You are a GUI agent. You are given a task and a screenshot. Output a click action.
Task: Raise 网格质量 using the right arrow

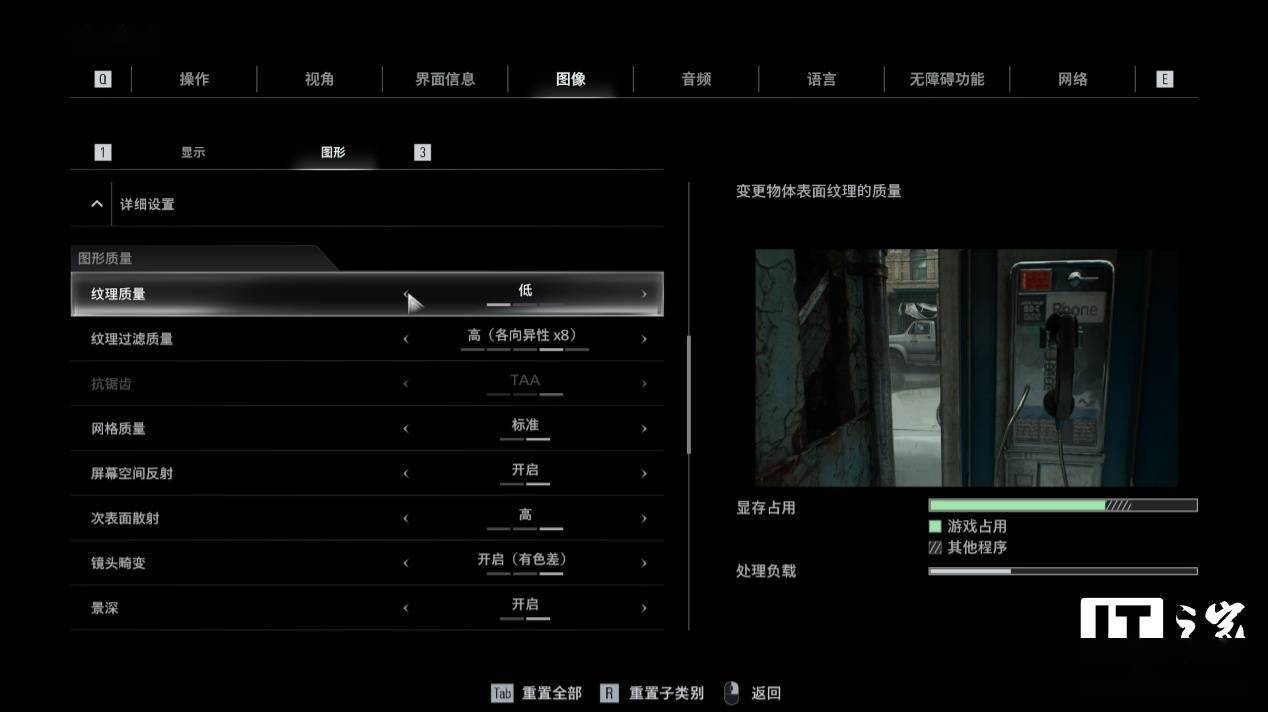pyautogui.click(x=644, y=429)
